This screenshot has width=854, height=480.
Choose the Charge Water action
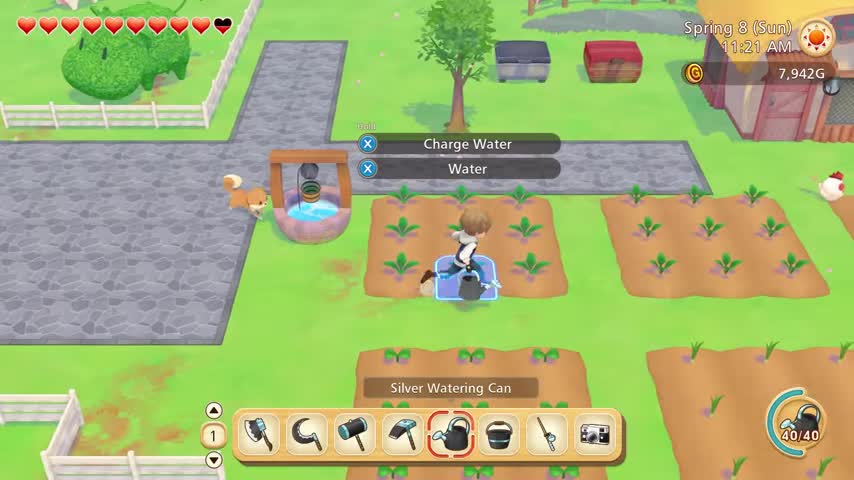(x=466, y=144)
